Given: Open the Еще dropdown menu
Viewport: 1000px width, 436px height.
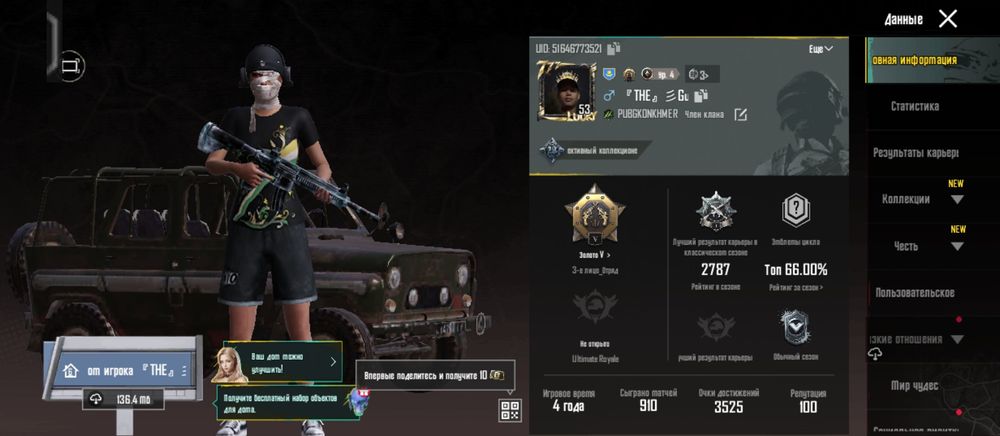Looking at the screenshot, I should coord(821,48).
